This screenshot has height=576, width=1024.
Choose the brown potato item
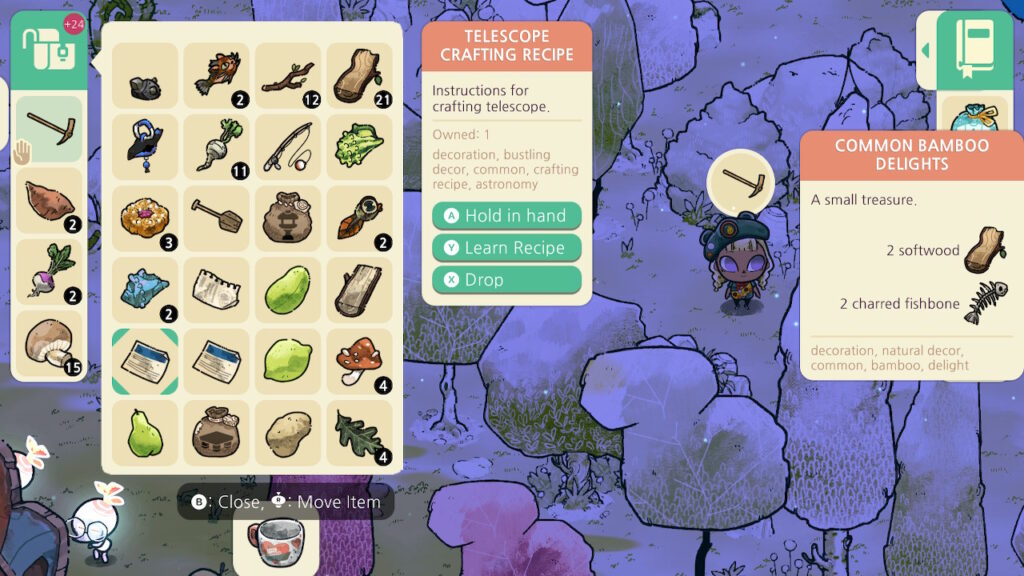288,434
